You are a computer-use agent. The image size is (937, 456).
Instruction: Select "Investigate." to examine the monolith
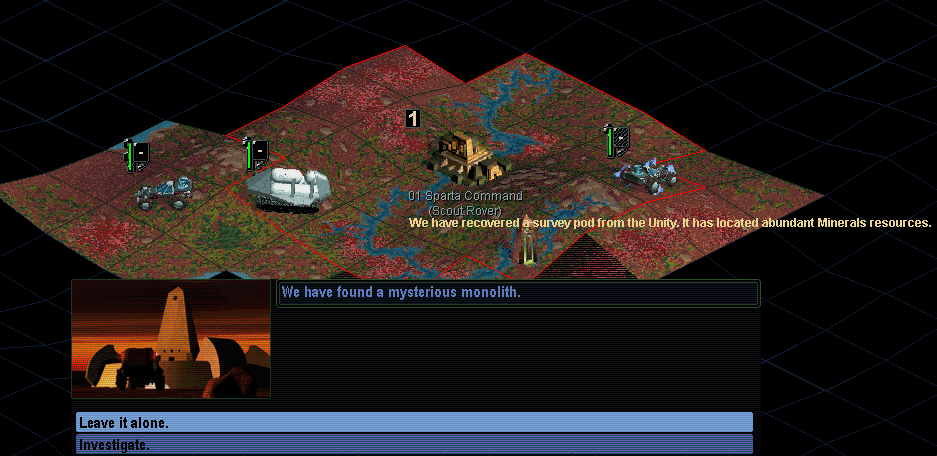click(x=414, y=444)
